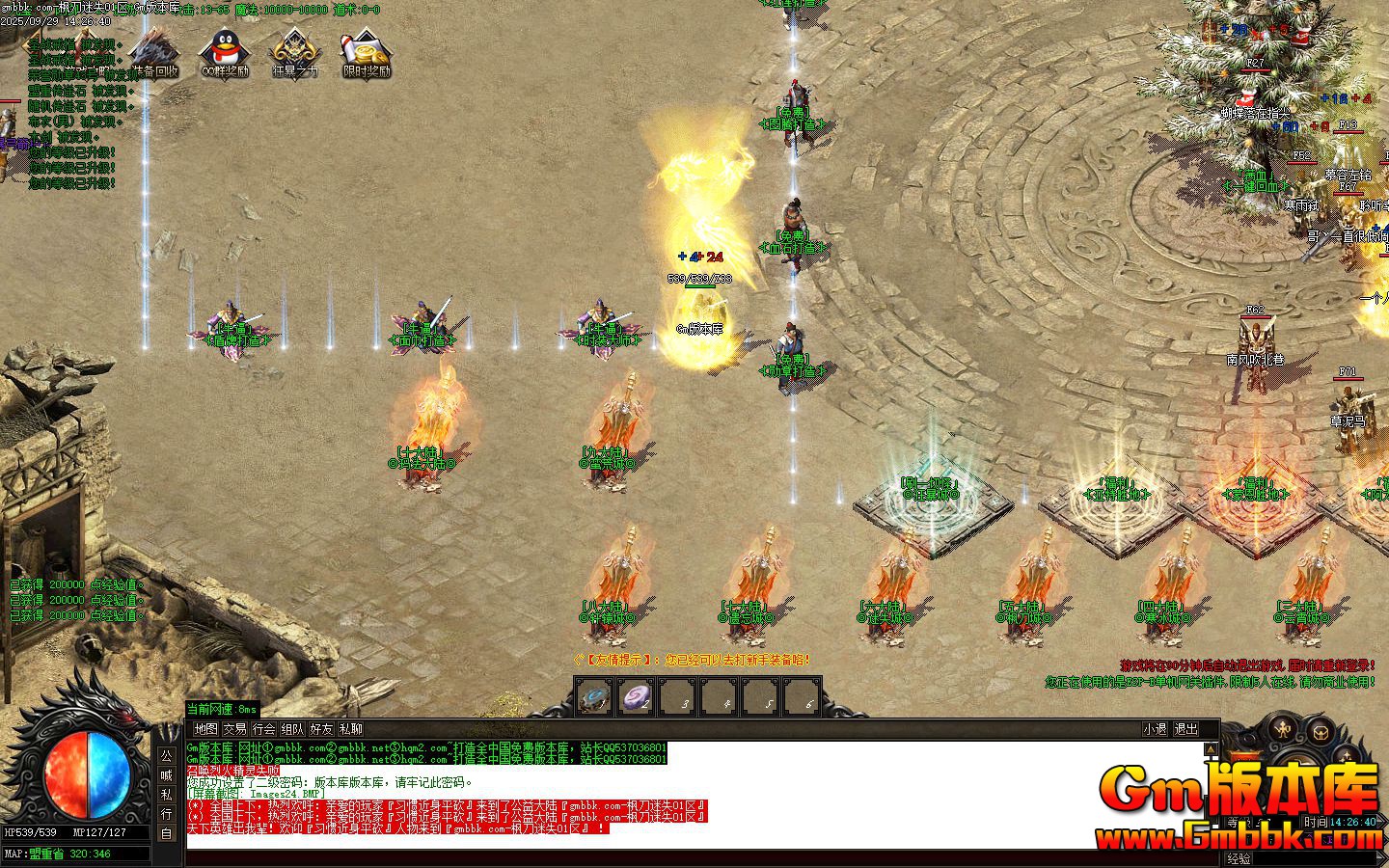This screenshot has height=868, width=1389.
Task: Switch to the 好友 friends tab
Action: pos(320,730)
